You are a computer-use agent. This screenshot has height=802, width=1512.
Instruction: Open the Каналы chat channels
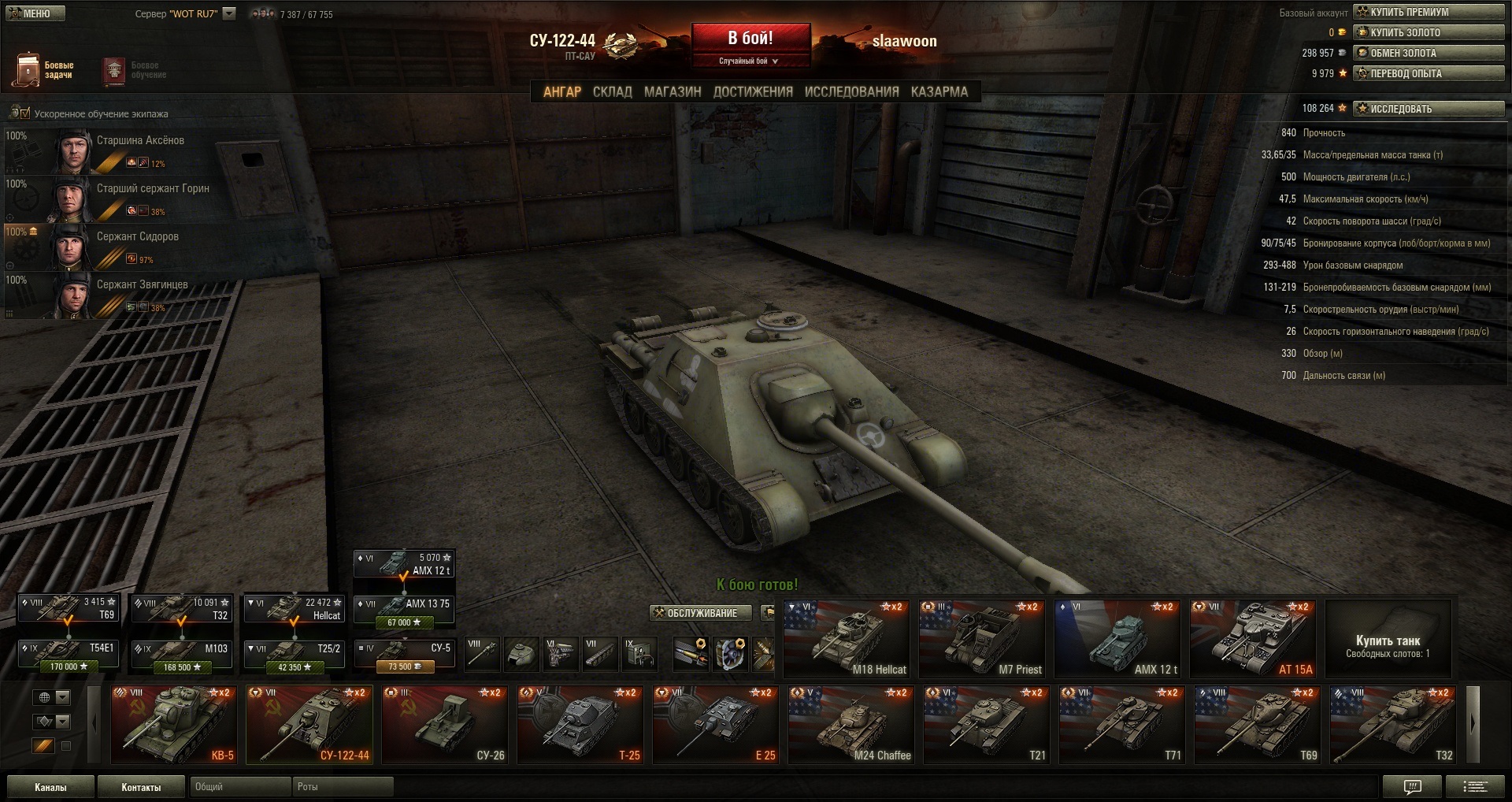[50, 787]
